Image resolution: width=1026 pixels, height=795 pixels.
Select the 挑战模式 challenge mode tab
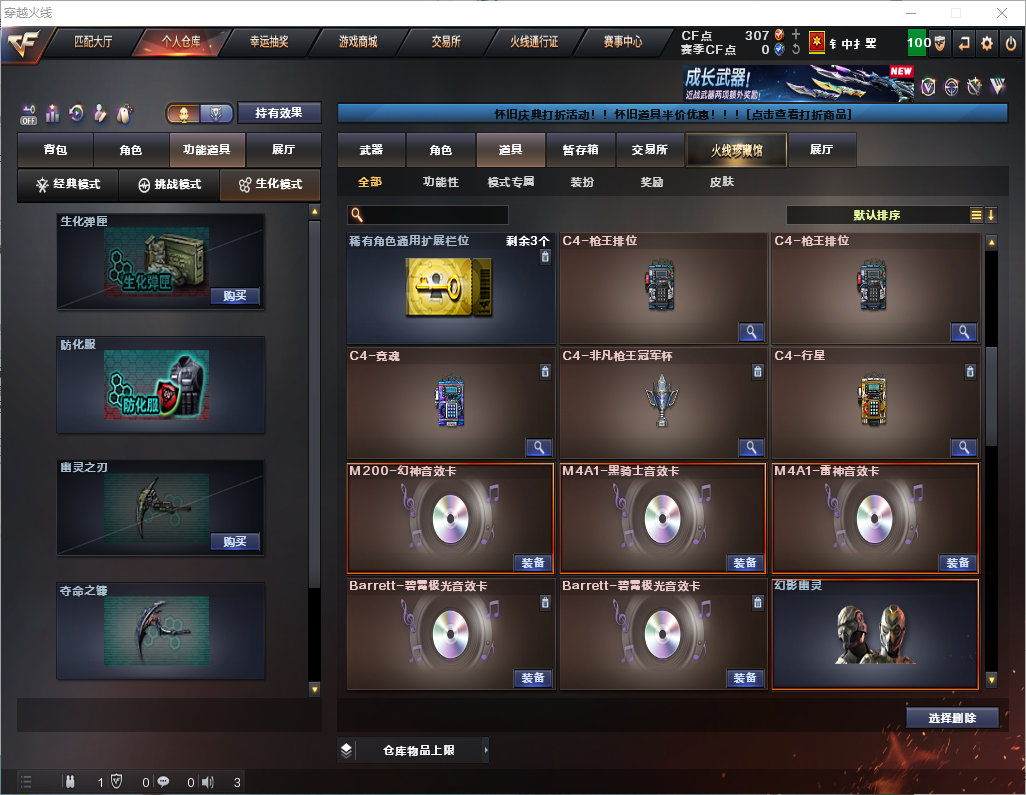[x=169, y=185]
